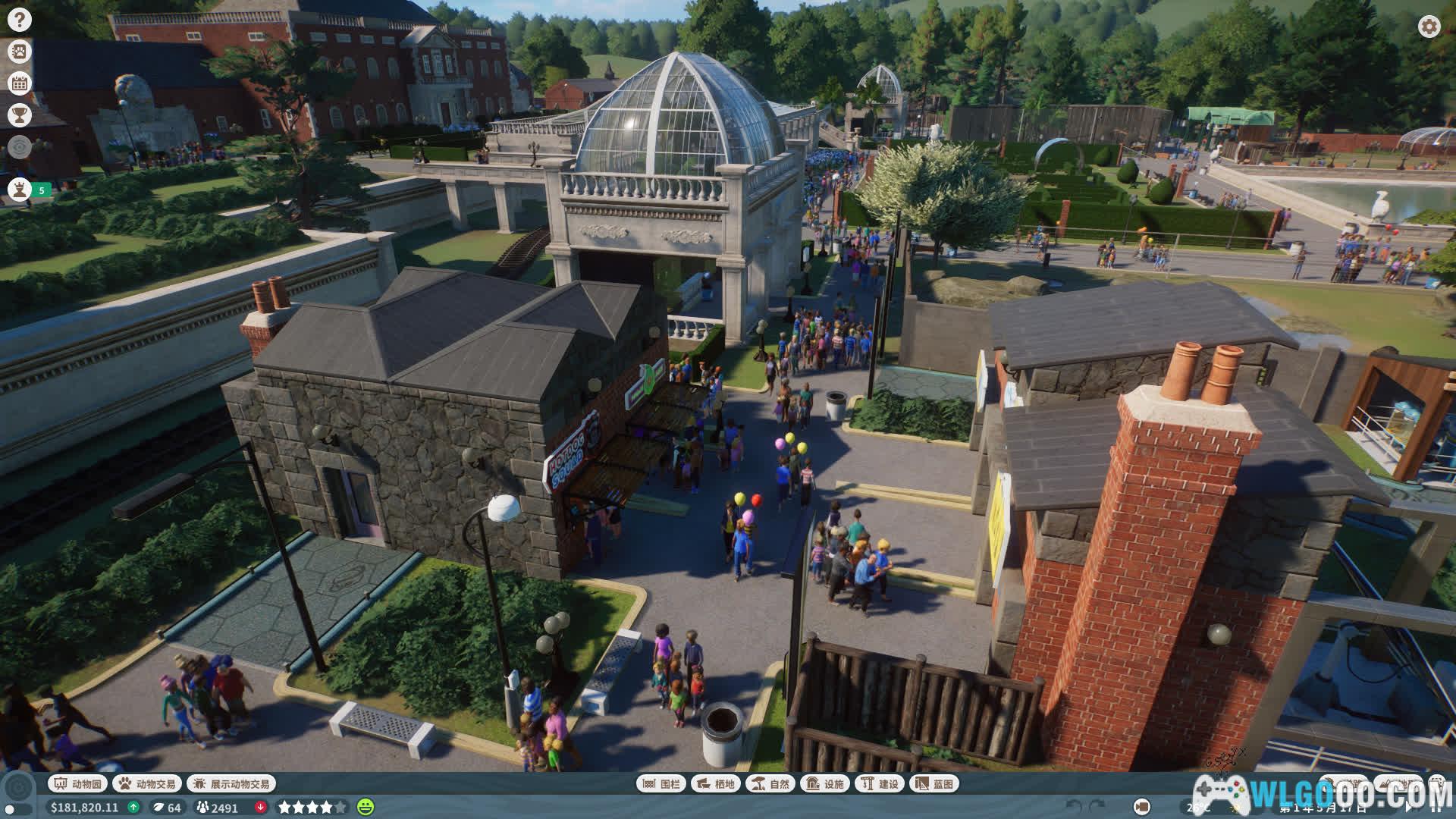This screenshot has width=1456, height=819.
Task: Select the 围栏 barriers build tool
Action: [x=661, y=783]
